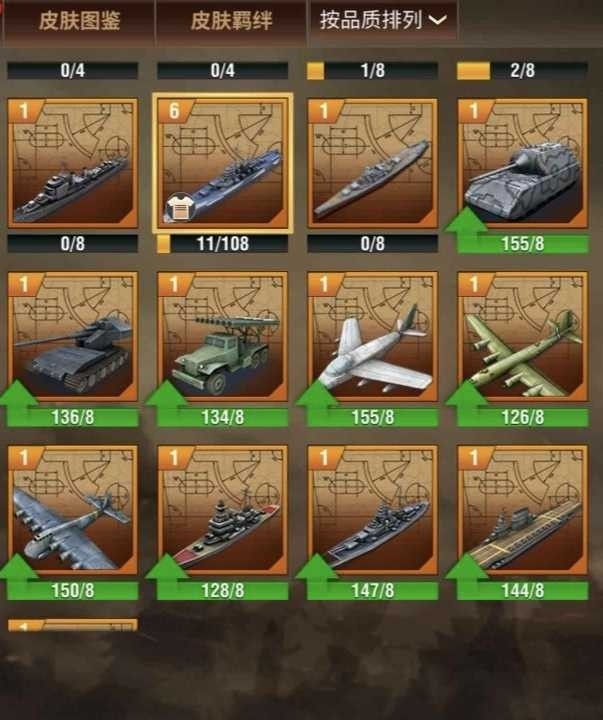The height and width of the screenshot is (720, 603).
Task: Select the cruiser card labeled 147/8
Action: click(372, 510)
